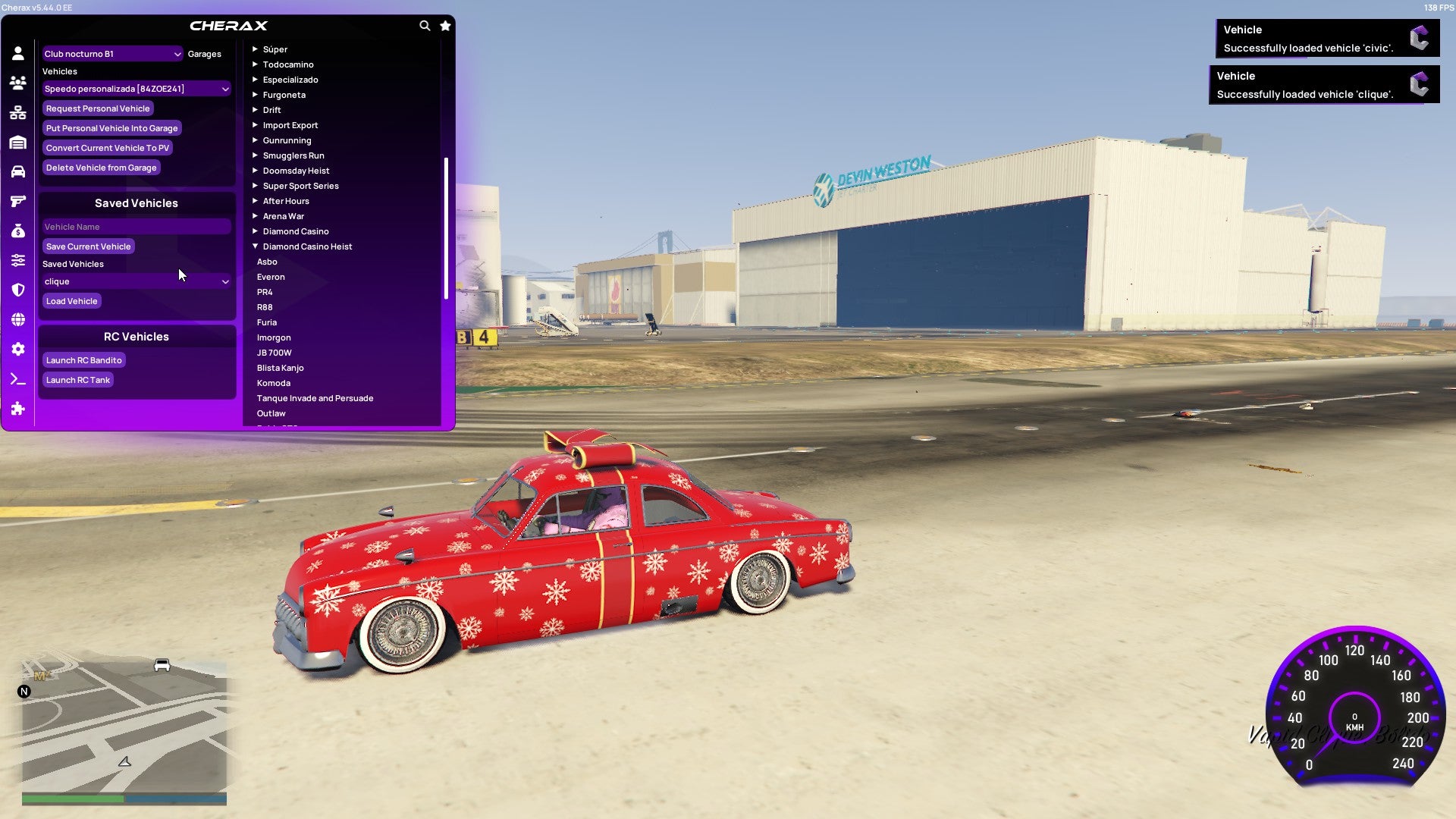1456x819 pixels.
Task: Select the Players icon in the sidebar
Action: click(x=18, y=83)
